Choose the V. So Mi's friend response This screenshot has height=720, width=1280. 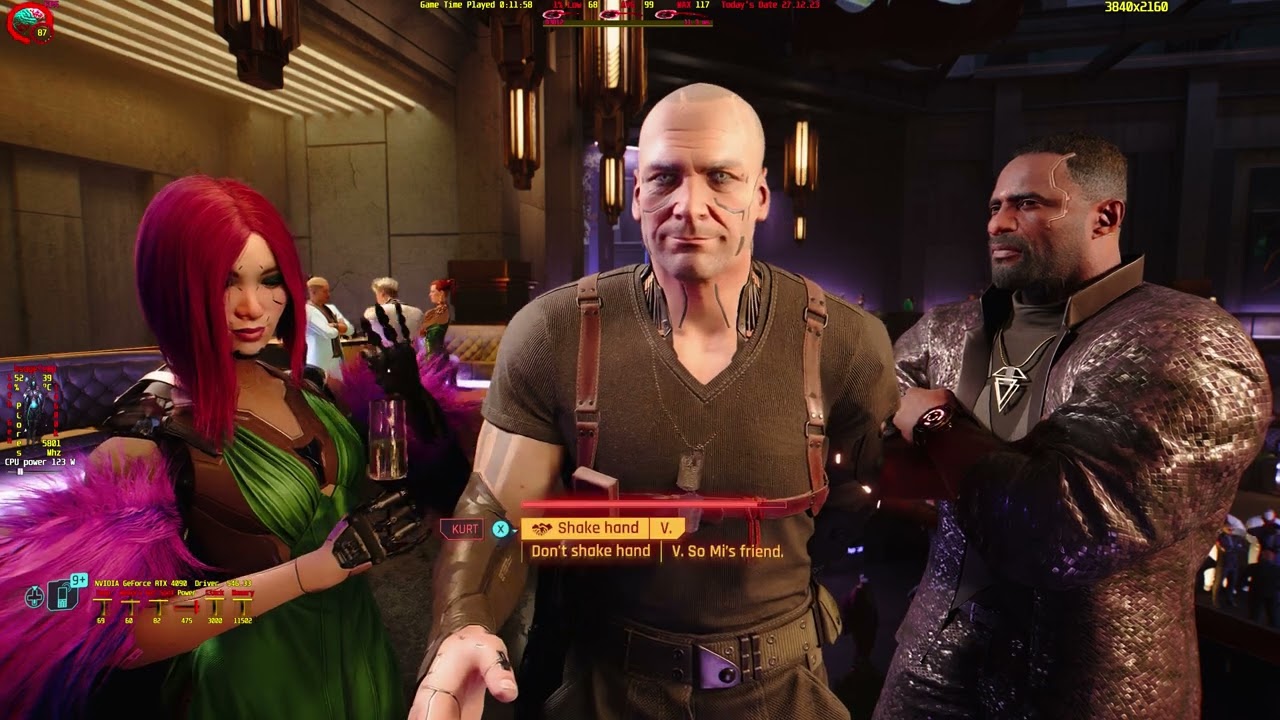[726, 549]
